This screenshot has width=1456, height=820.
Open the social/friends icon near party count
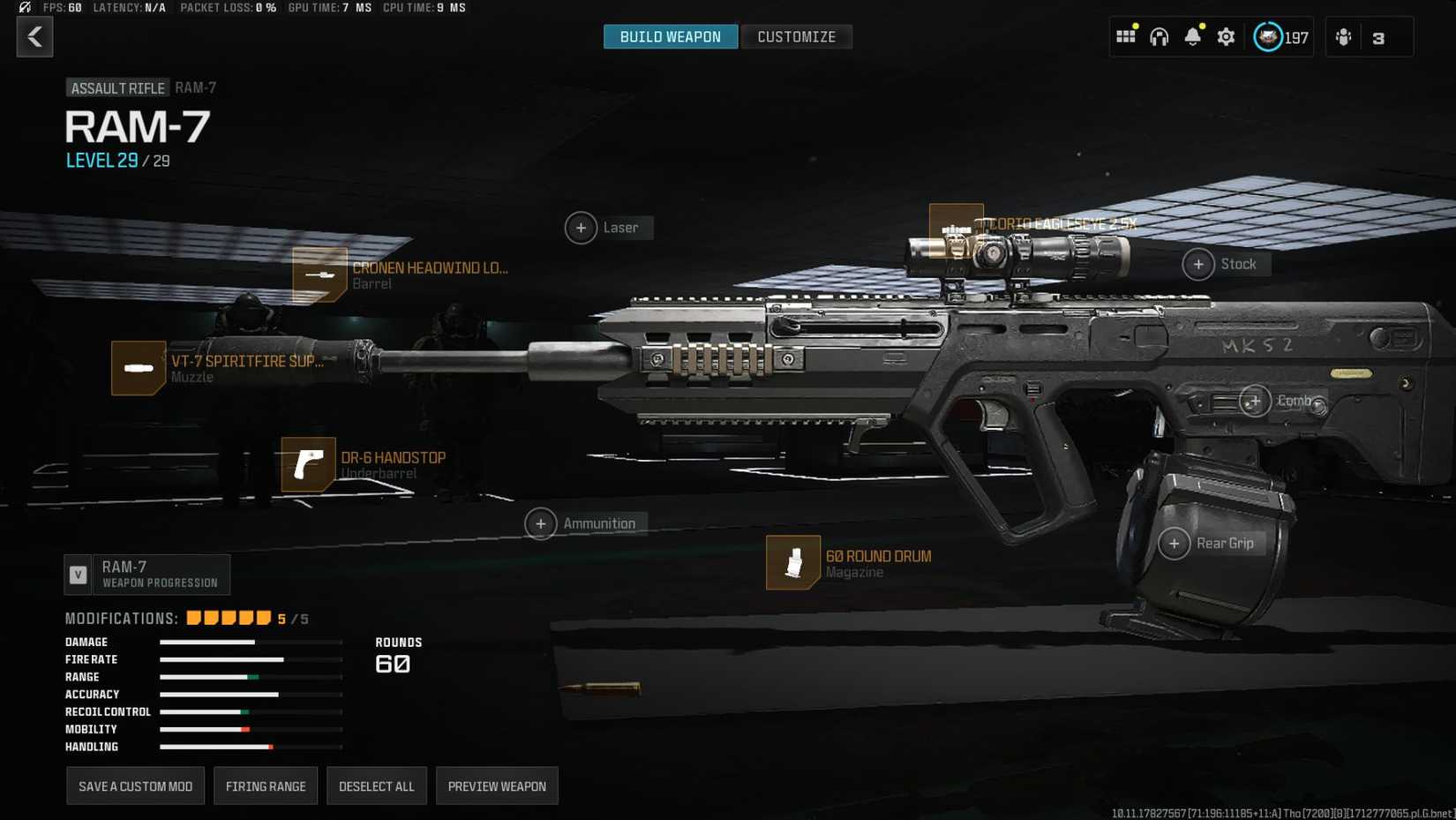(x=1342, y=37)
